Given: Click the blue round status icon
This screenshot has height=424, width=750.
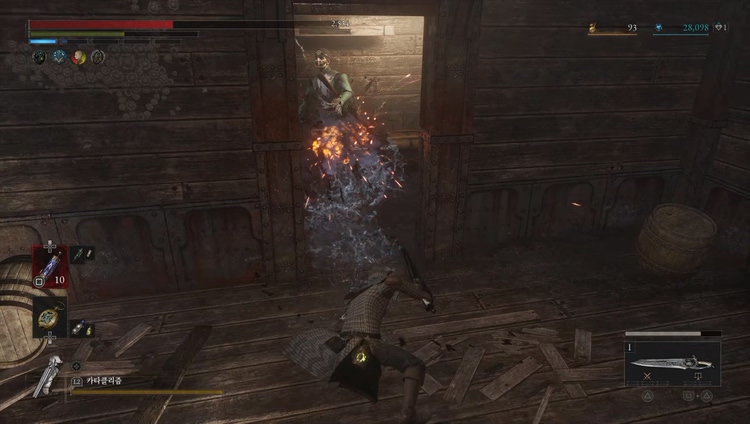Looking at the screenshot, I should 59,57.
